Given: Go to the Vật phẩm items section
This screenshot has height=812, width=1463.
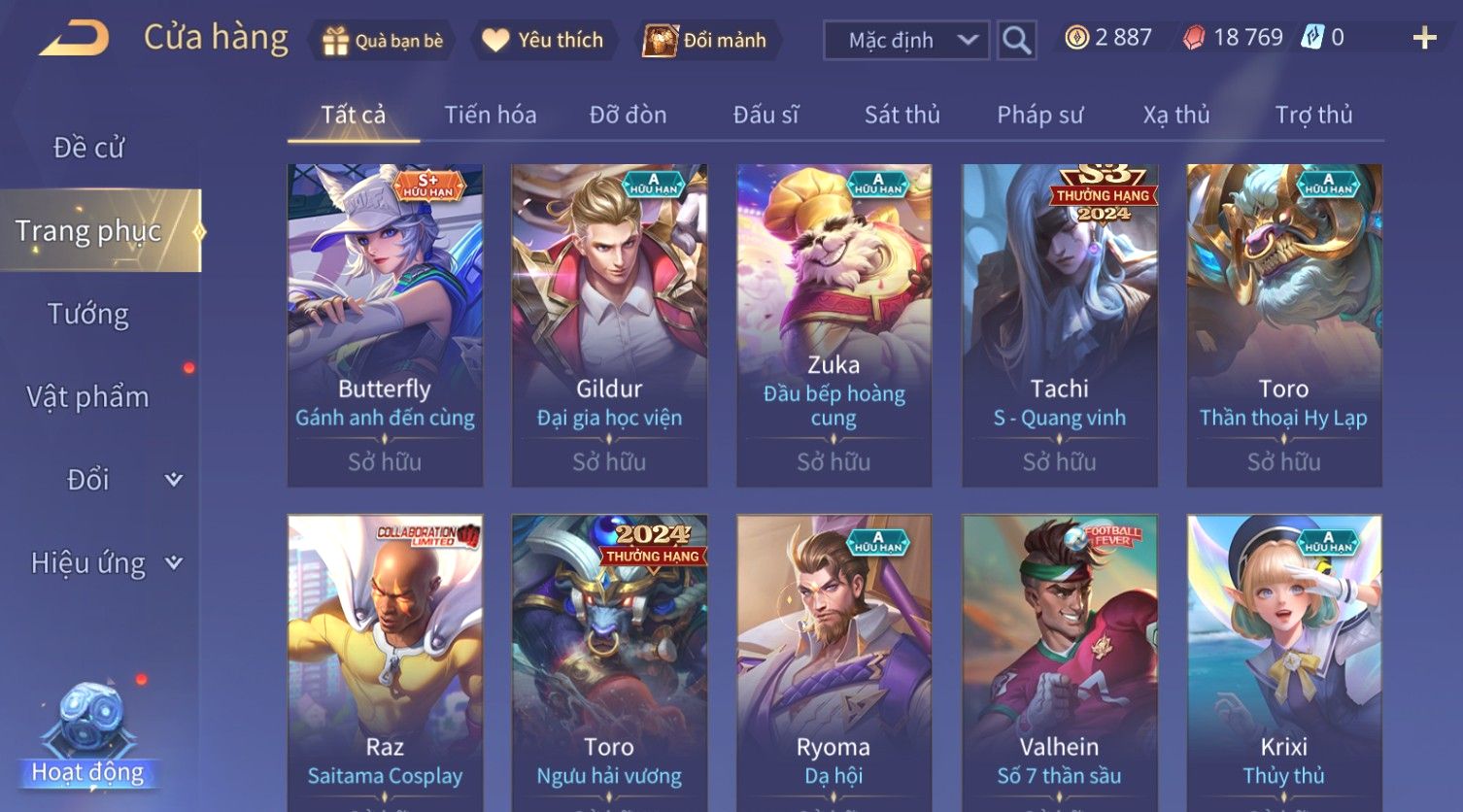Looking at the screenshot, I should (88, 397).
